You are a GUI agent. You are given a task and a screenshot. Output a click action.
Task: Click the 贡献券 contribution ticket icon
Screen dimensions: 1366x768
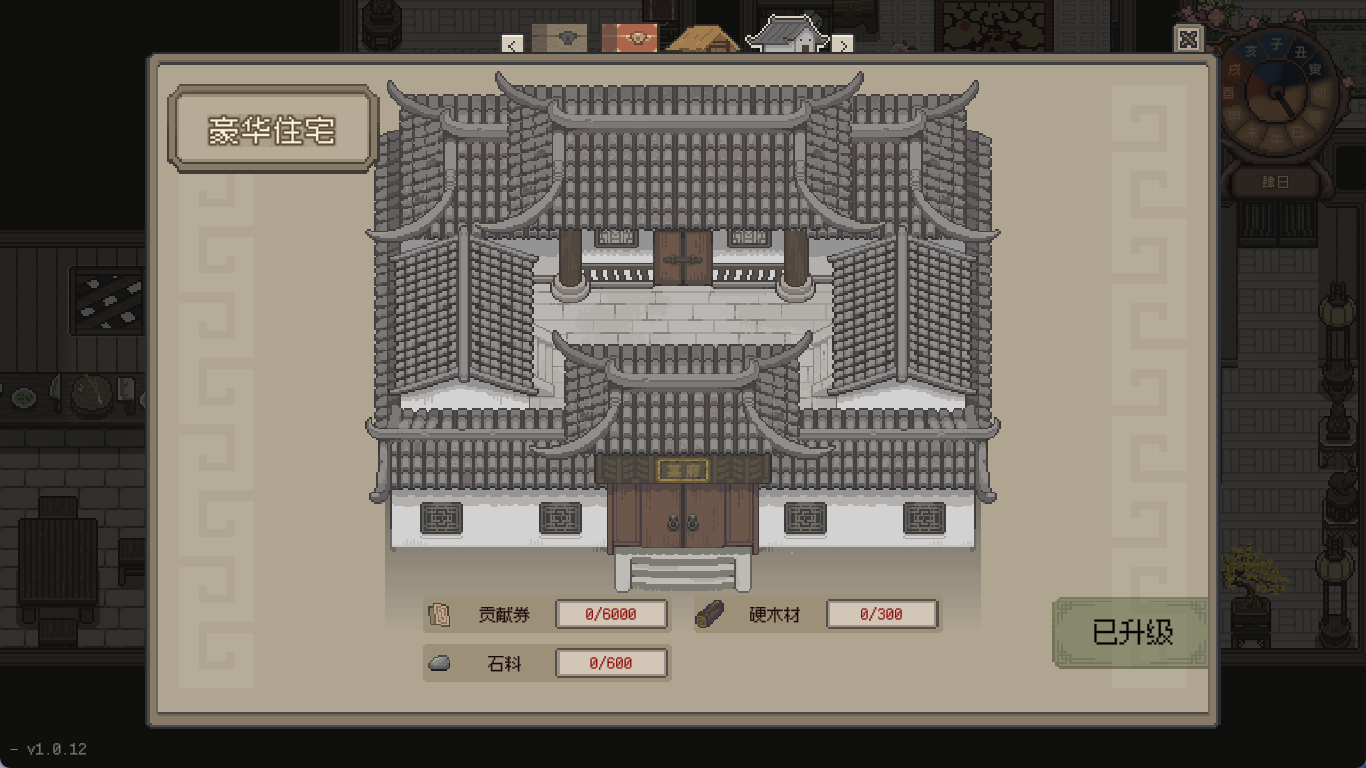(437, 614)
